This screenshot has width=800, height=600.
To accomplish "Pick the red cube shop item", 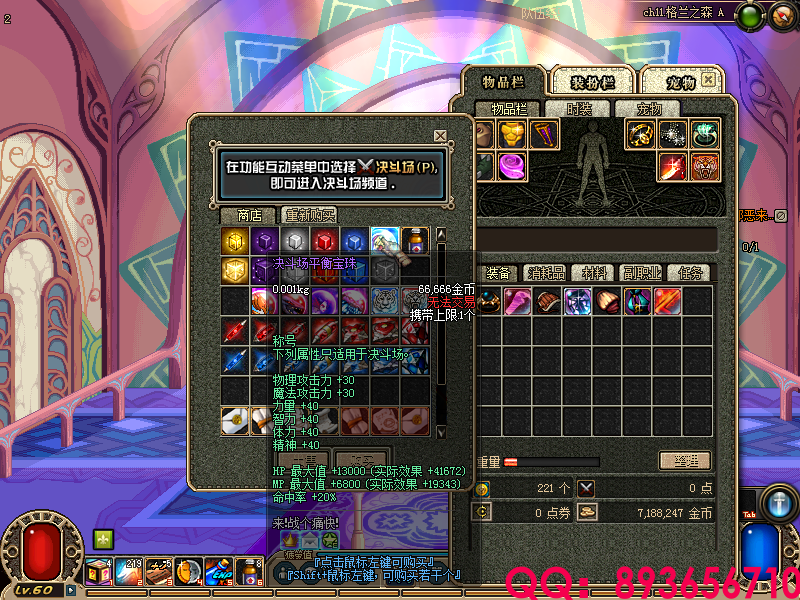I will 322,241.
